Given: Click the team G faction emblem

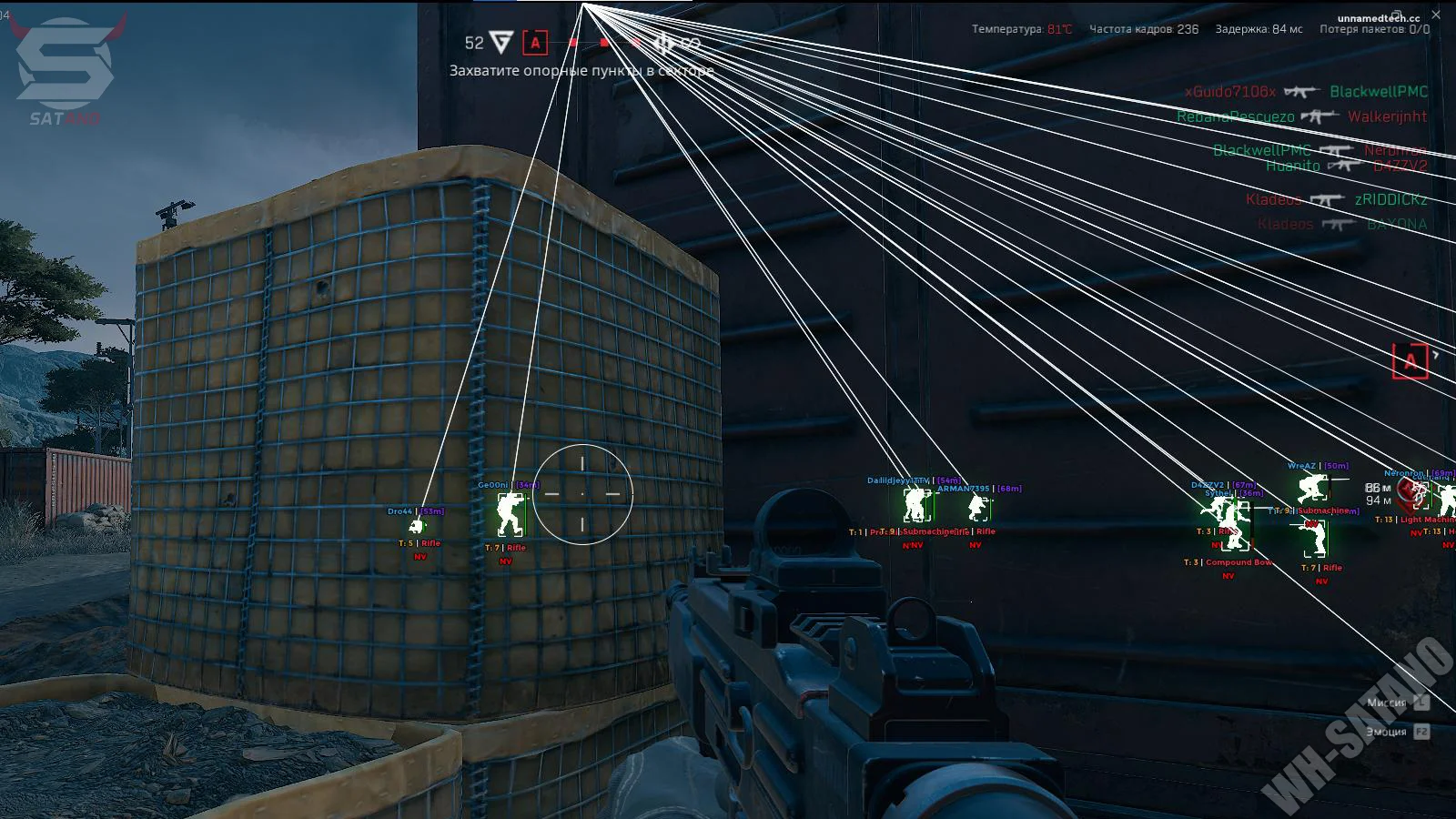Looking at the screenshot, I should tap(501, 42).
